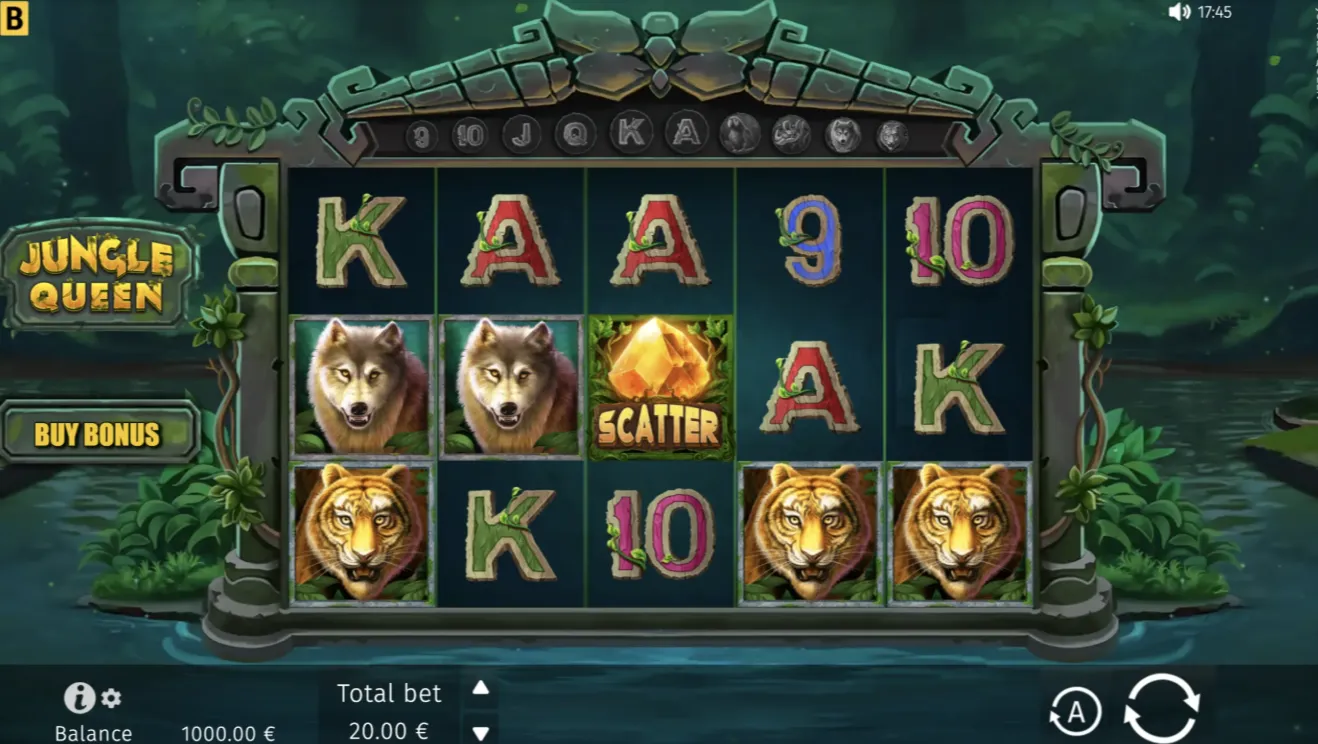Toggle sound with the speaker icon
This screenshot has height=744, width=1318.
tap(1180, 12)
